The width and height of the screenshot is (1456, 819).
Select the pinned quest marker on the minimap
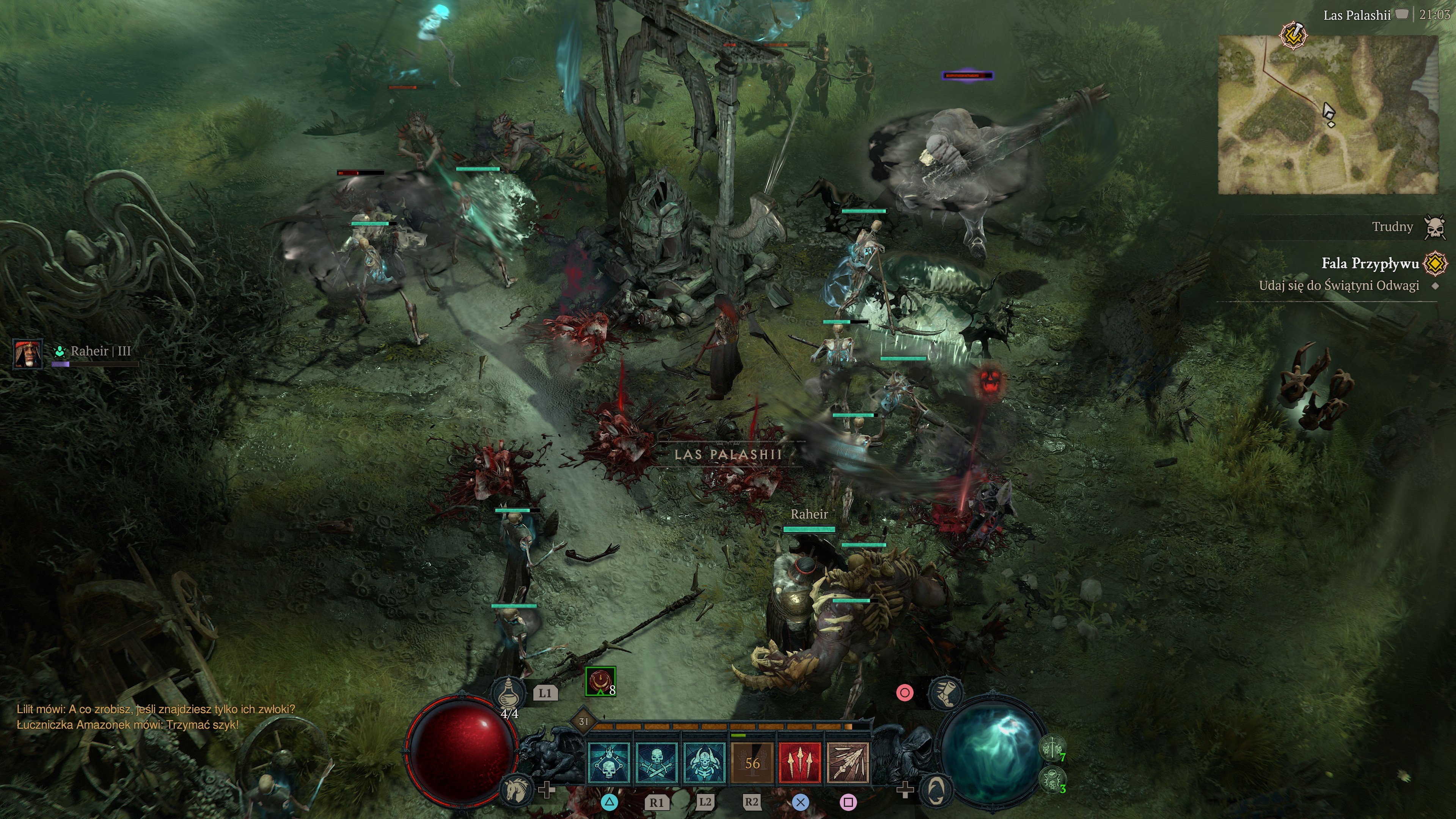[1293, 36]
